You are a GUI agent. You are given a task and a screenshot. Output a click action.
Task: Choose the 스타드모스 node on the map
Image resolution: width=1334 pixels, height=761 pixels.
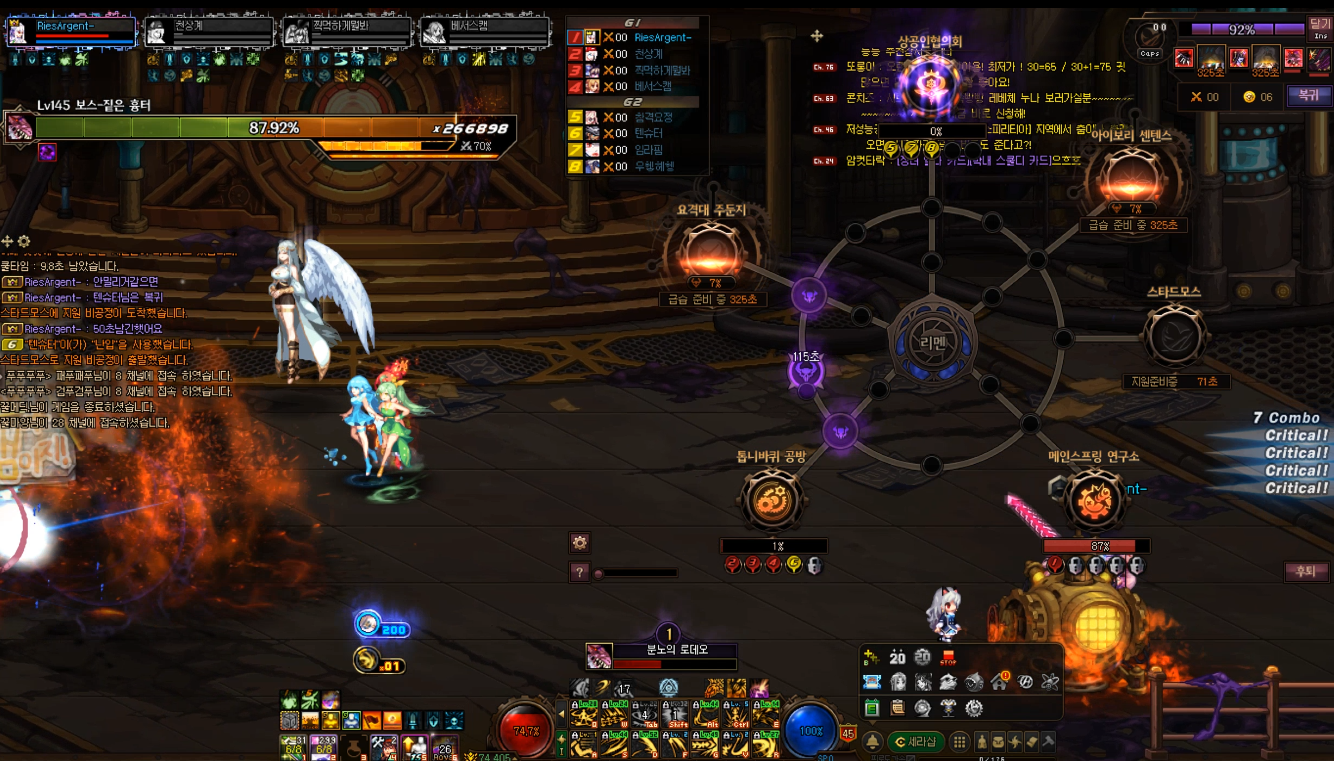click(1174, 337)
